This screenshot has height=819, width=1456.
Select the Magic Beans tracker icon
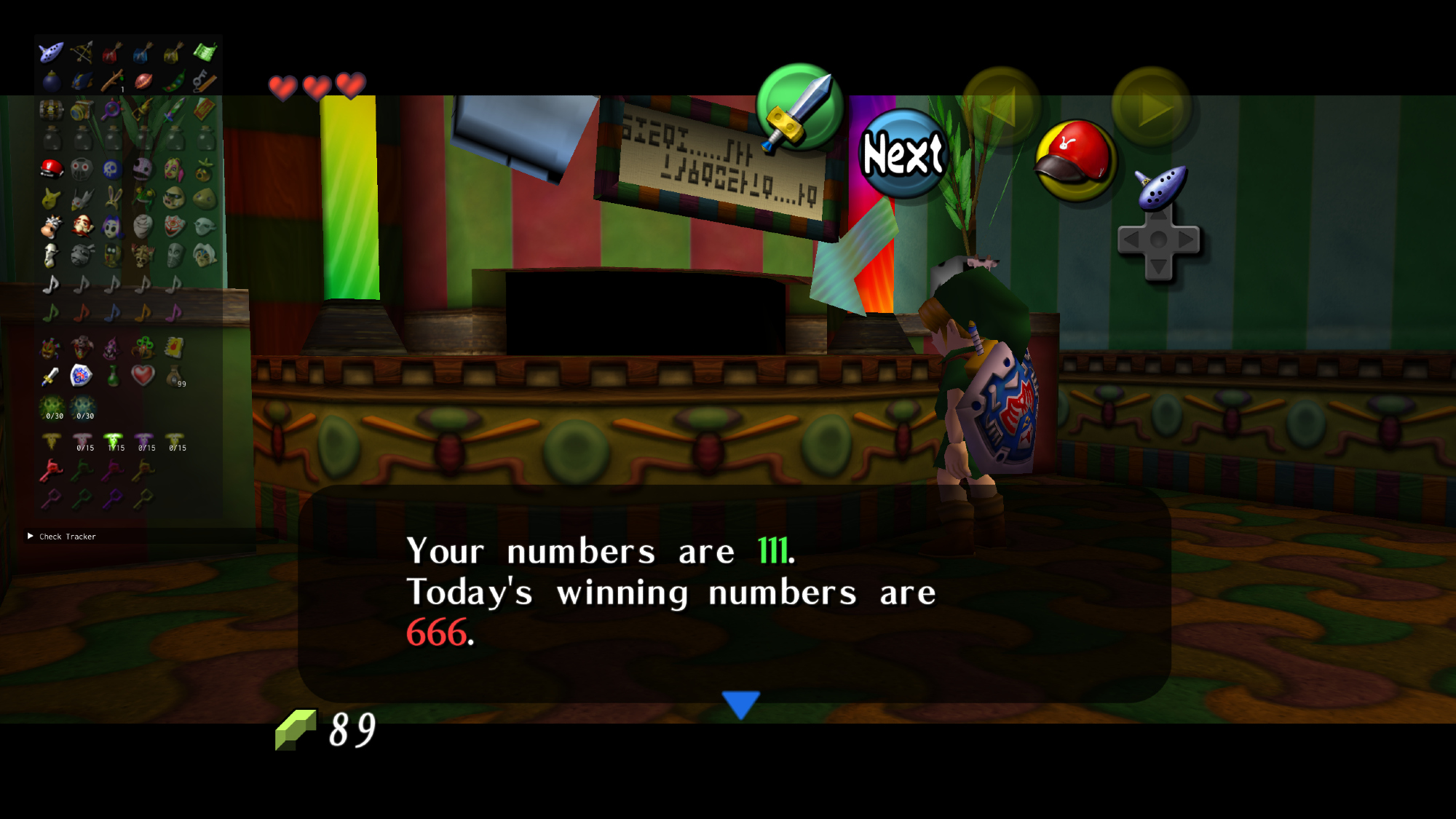(174, 81)
